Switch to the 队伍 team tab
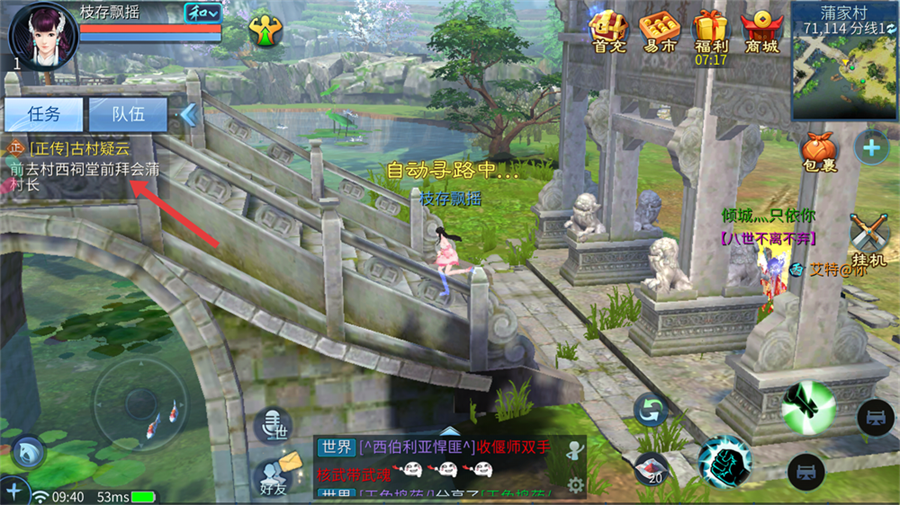The image size is (900, 505). (127, 114)
